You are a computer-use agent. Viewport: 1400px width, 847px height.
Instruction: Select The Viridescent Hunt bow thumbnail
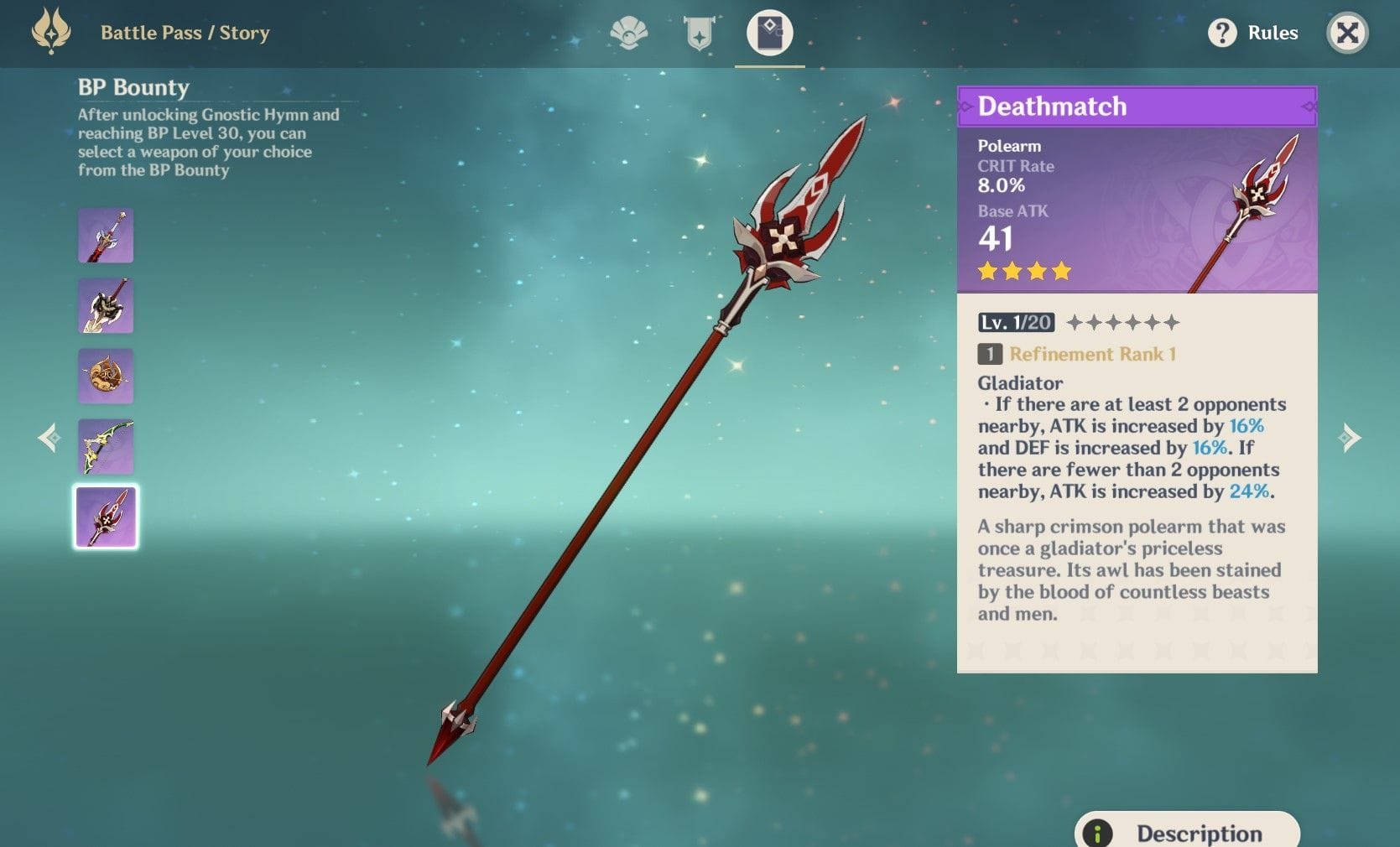click(x=106, y=447)
